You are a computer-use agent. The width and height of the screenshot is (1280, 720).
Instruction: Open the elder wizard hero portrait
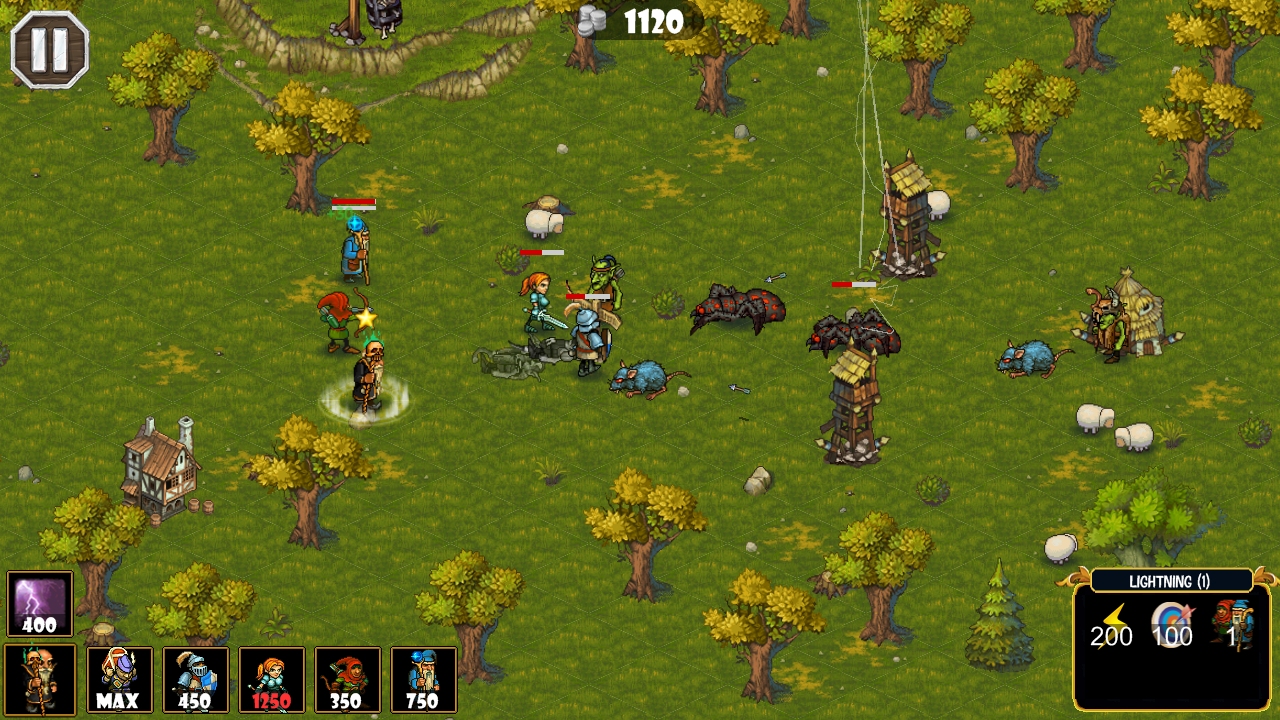(x=39, y=685)
